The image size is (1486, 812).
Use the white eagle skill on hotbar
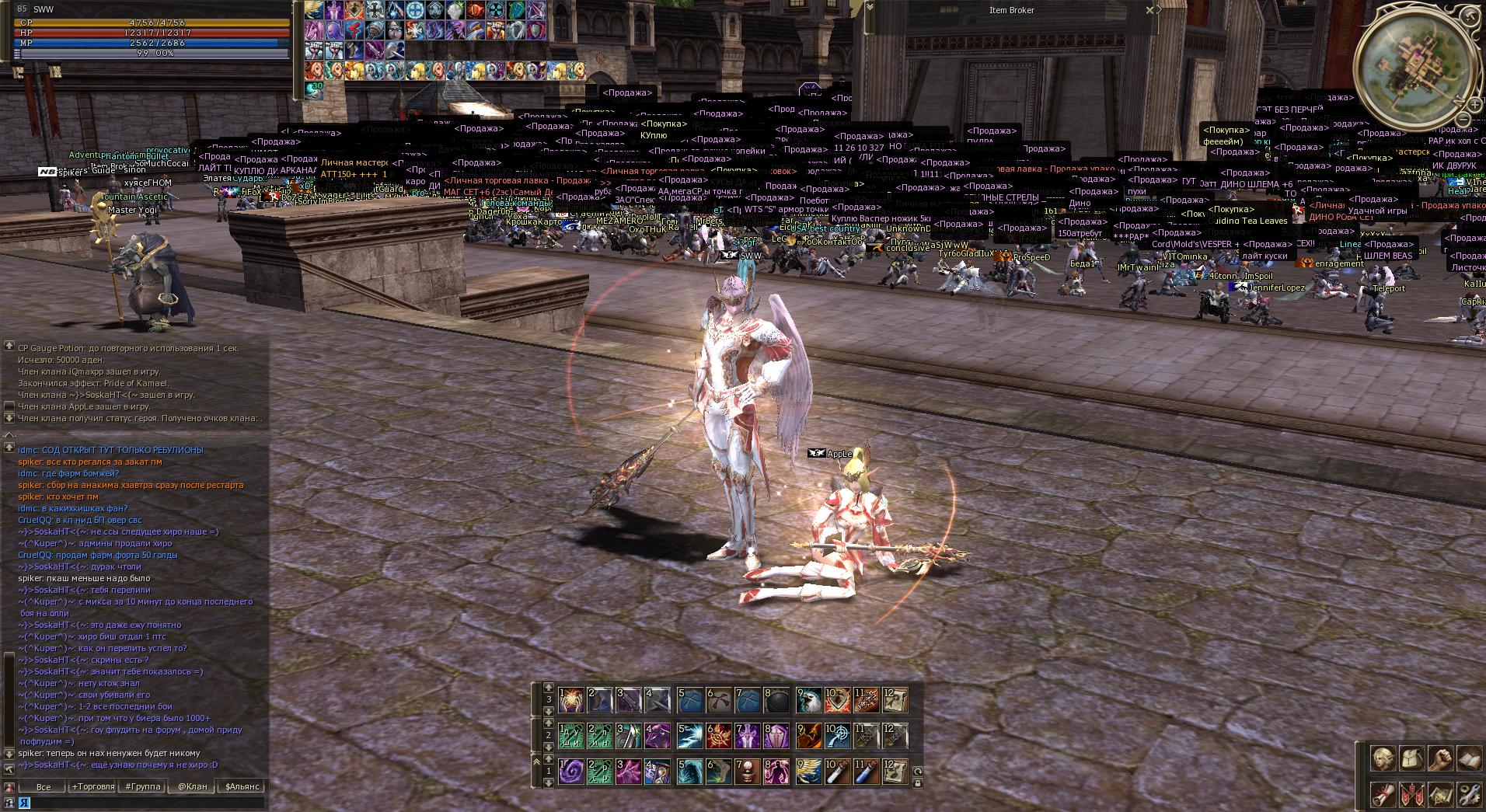[x=808, y=700]
